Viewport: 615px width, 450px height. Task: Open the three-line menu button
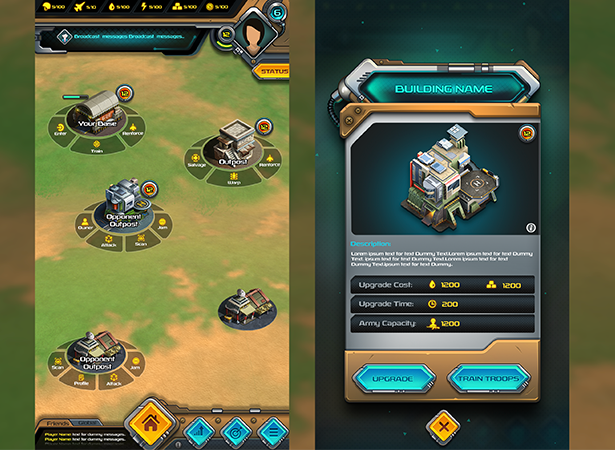[271, 431]
